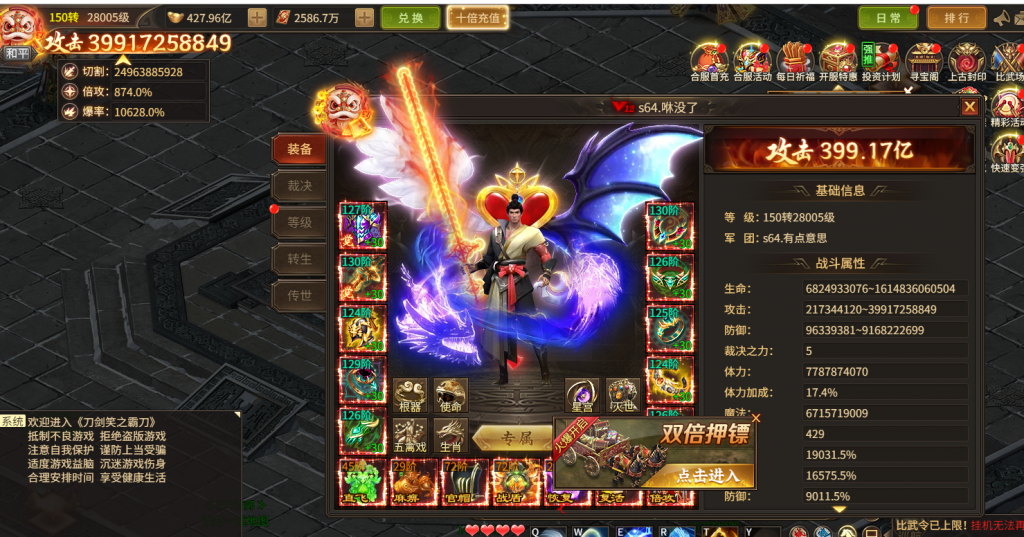Select the 星宫 slot

(x=581, y=395)
